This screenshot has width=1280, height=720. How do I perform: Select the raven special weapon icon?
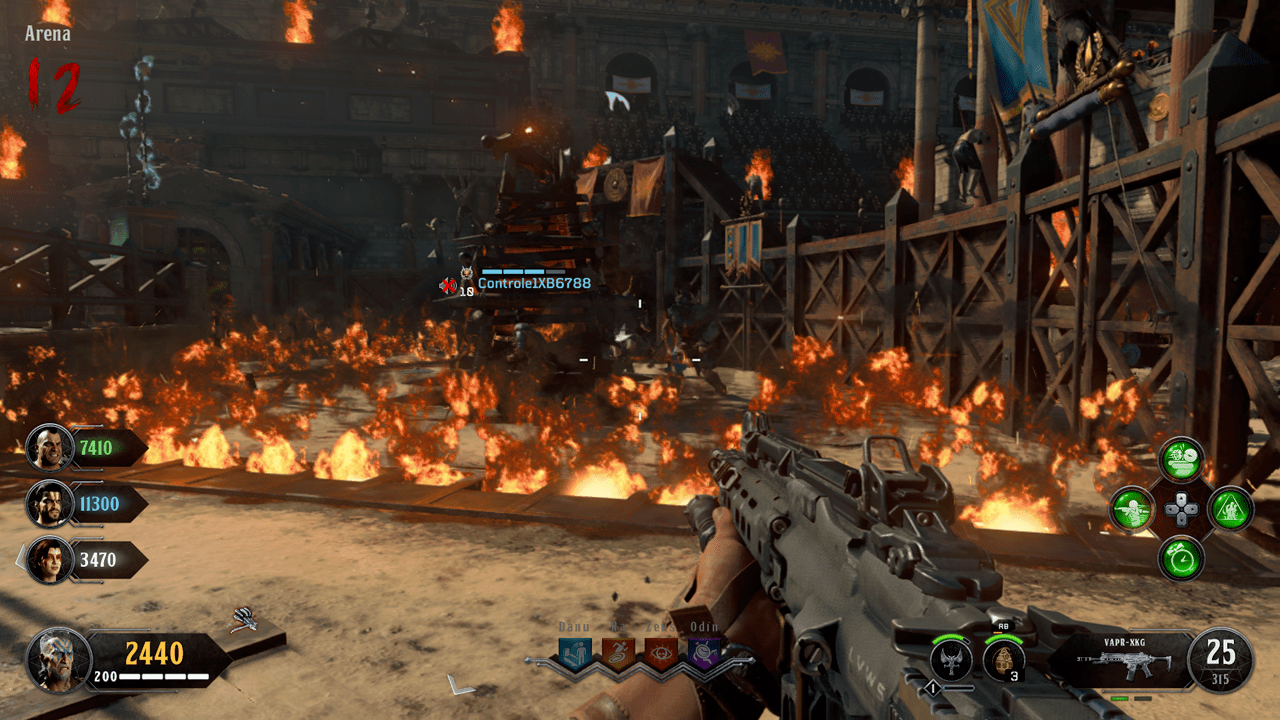[x=949, y=660]
